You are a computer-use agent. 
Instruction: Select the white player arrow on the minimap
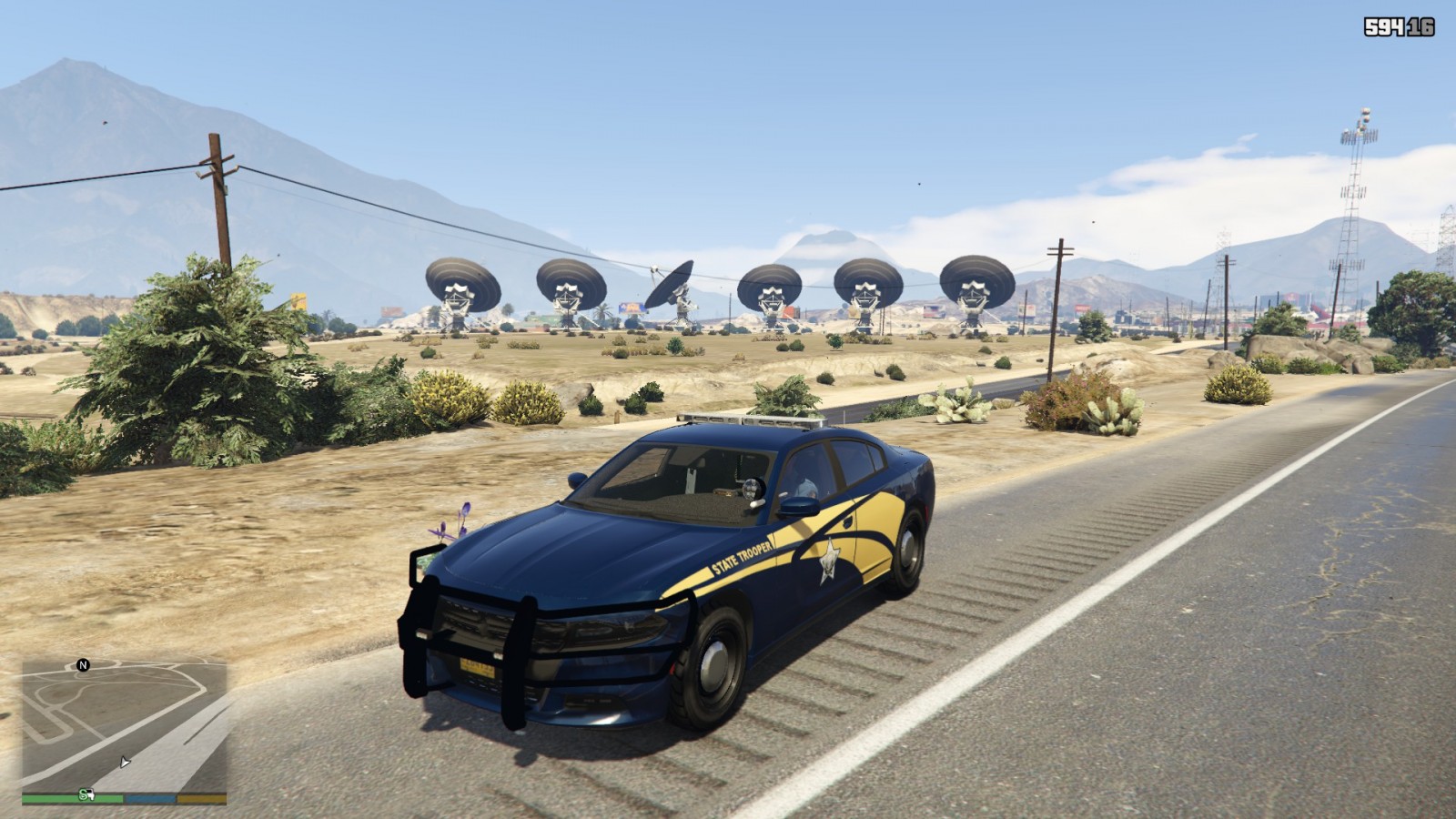tap(125, 763)
